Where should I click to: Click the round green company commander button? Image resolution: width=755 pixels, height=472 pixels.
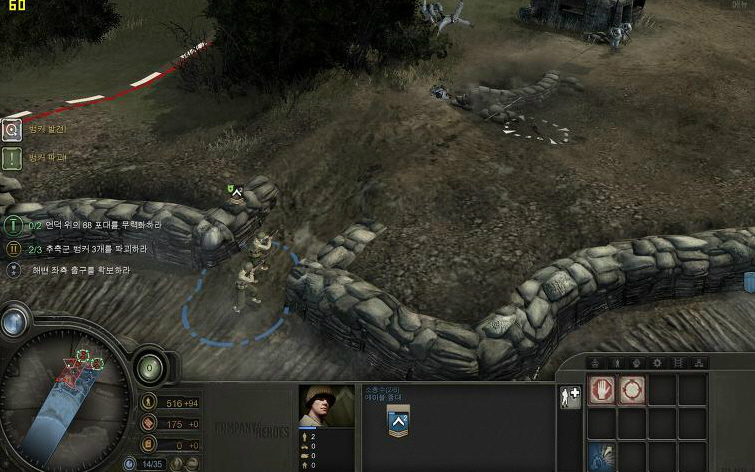[150, 366]
